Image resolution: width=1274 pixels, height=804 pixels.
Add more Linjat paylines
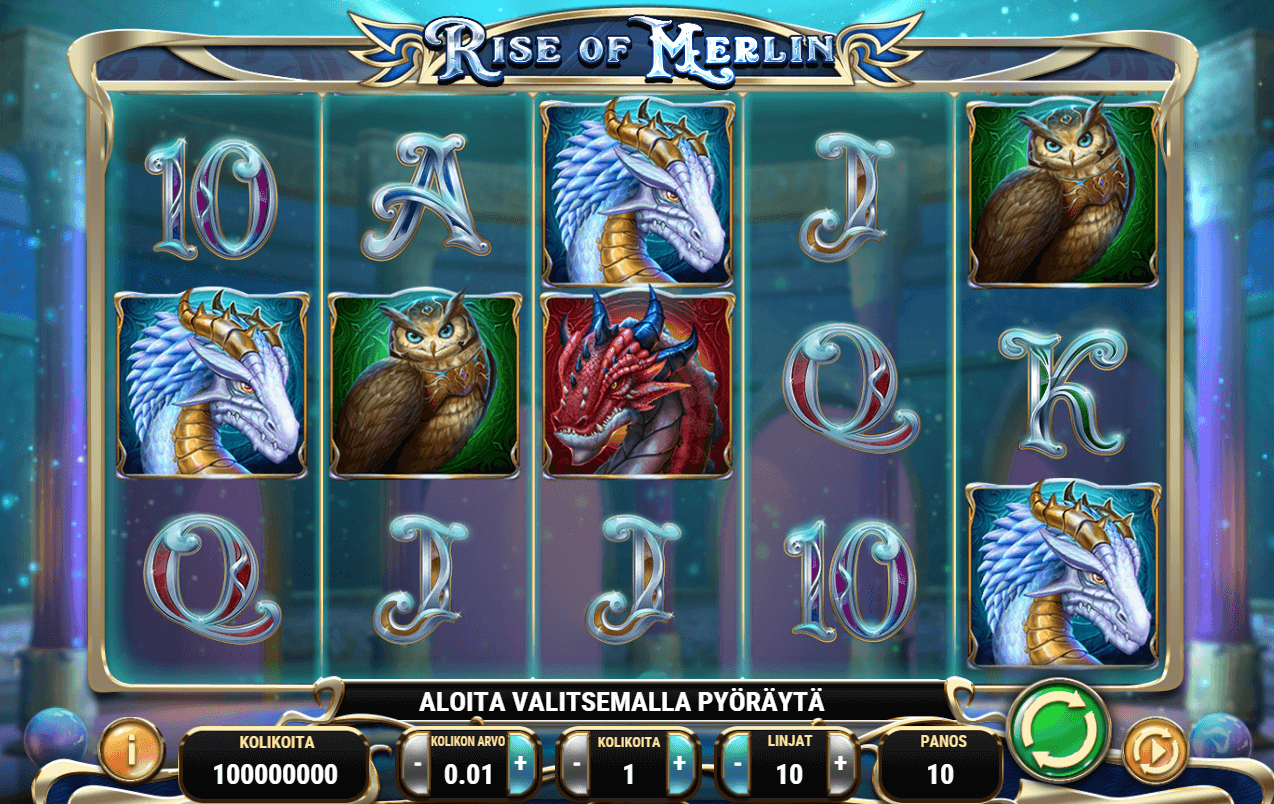click(x=840, y=763)
